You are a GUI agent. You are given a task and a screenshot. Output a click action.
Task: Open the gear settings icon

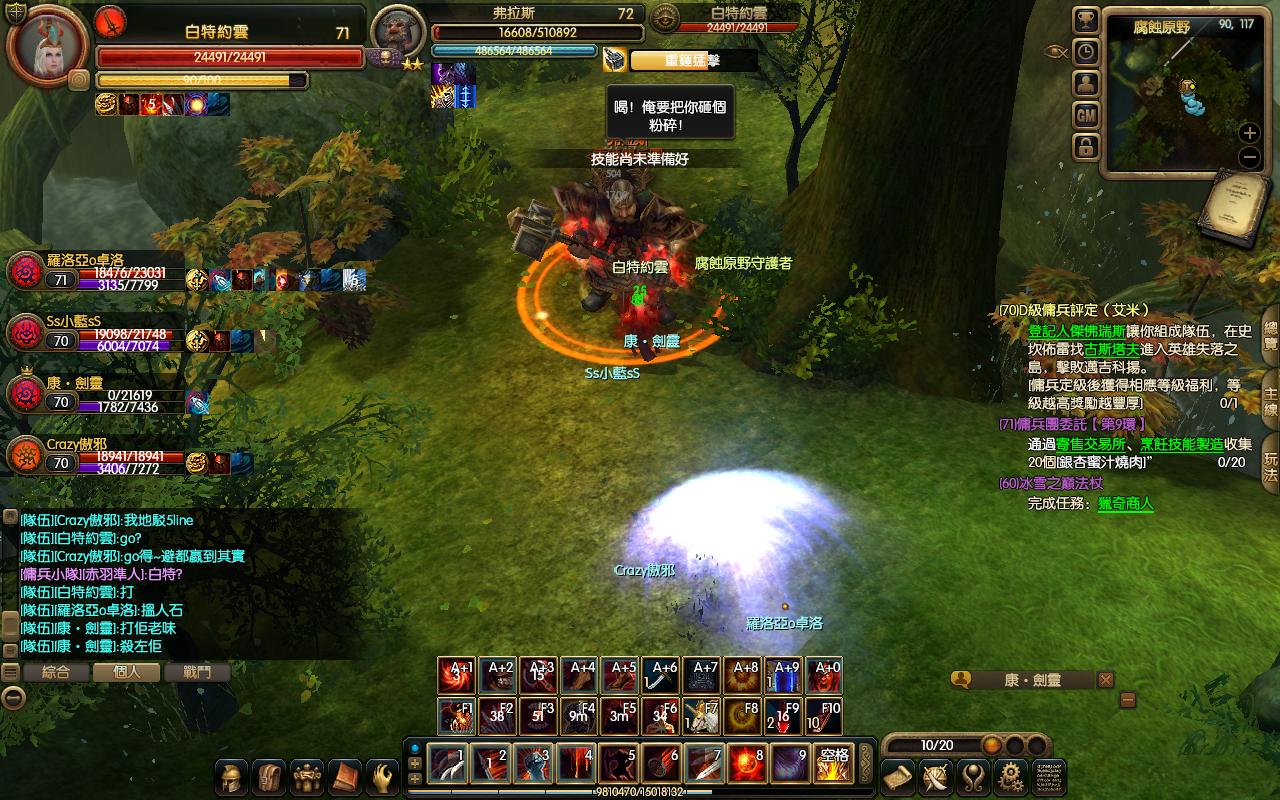point(1011,777)
